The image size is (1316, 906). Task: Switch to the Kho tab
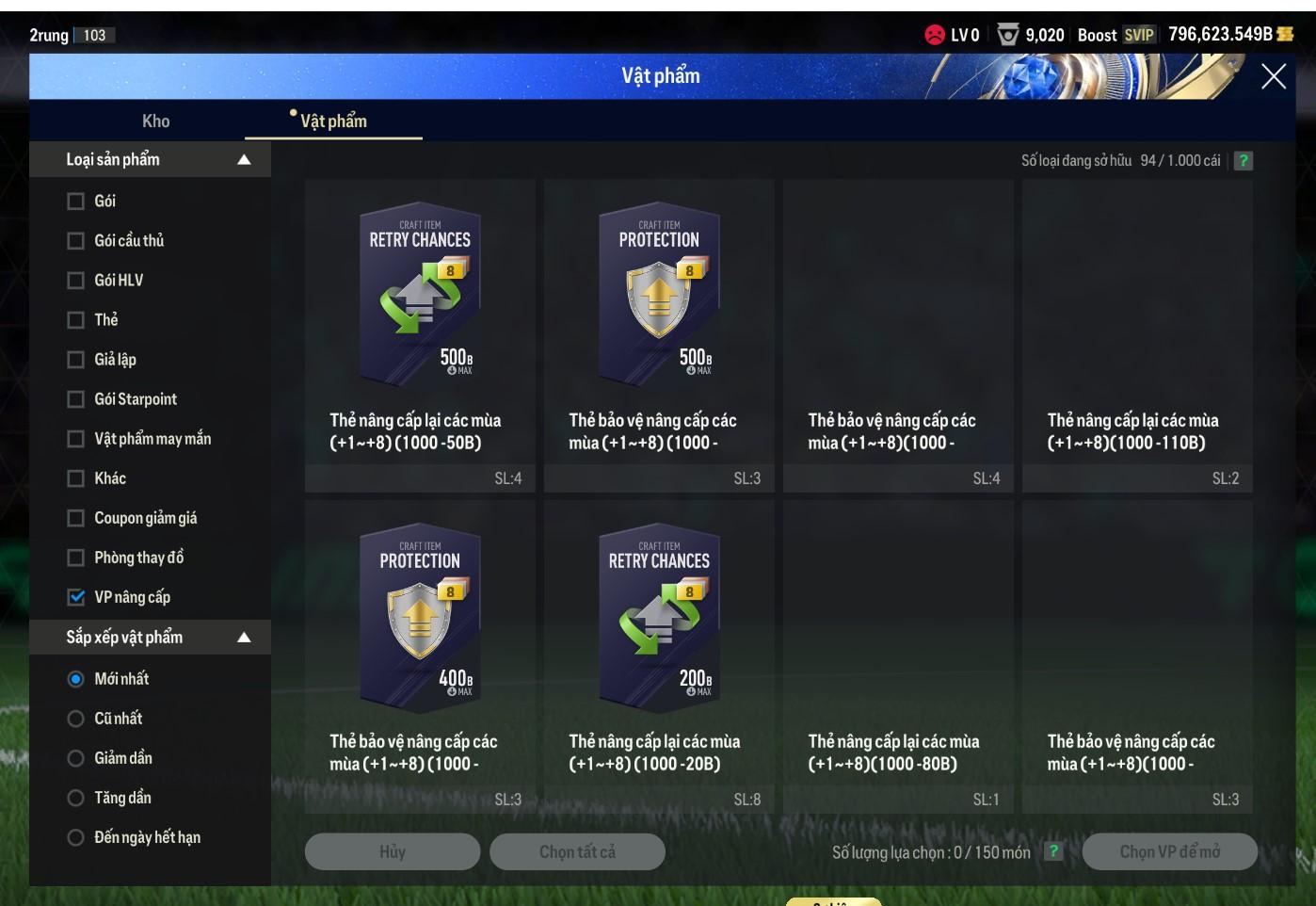point(156,121)
